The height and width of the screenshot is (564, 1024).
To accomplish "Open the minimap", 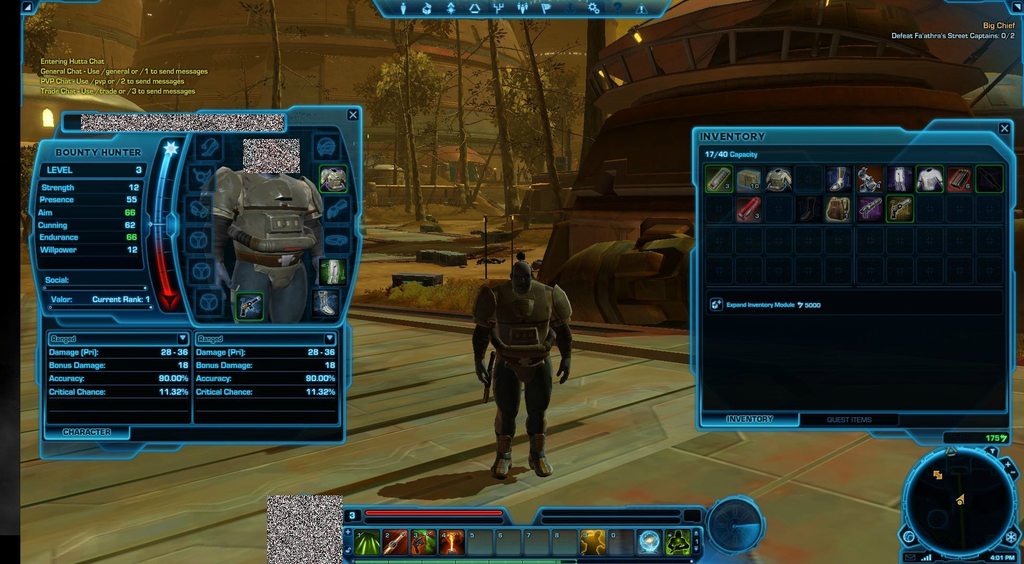I will click(x=958, y=499).
